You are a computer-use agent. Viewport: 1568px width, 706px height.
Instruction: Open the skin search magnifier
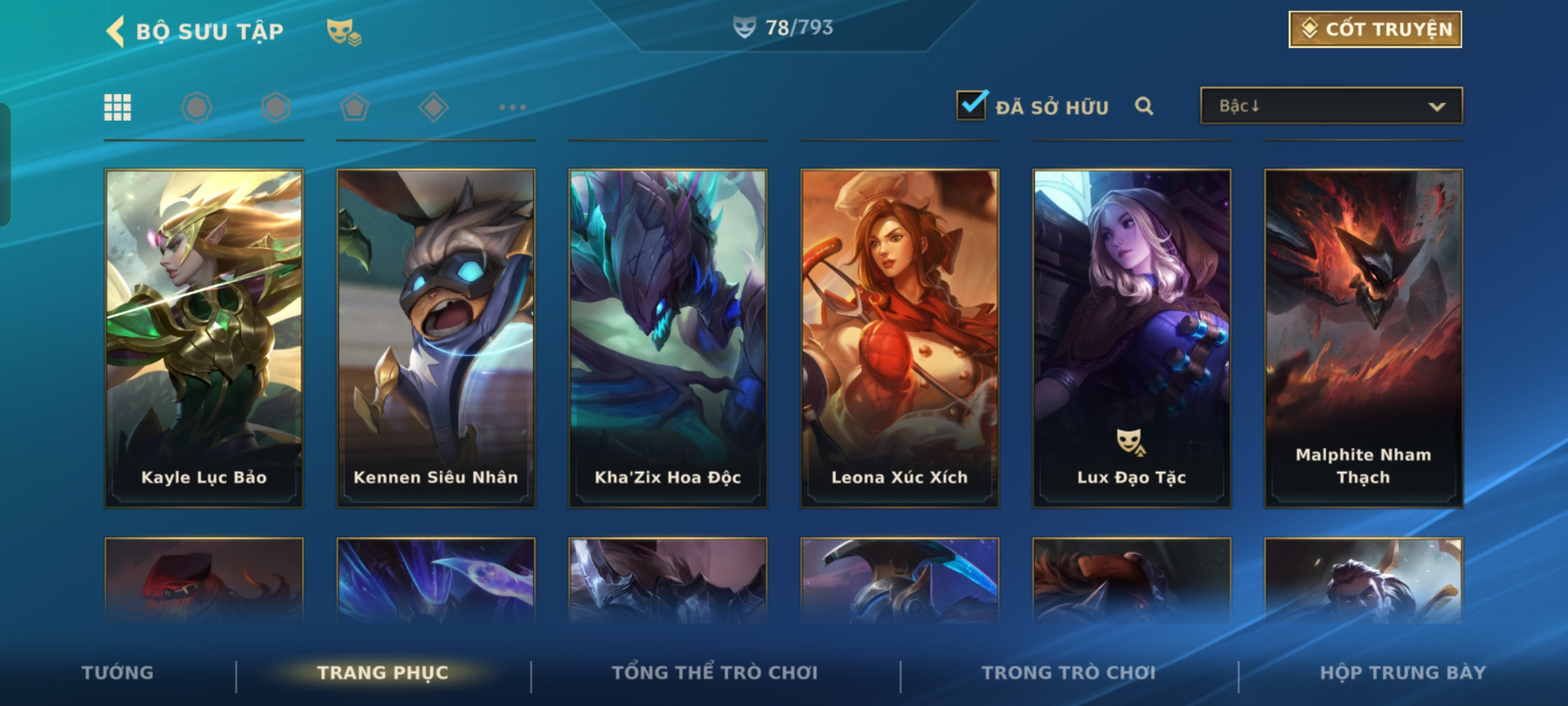(x=1144, y=106)
